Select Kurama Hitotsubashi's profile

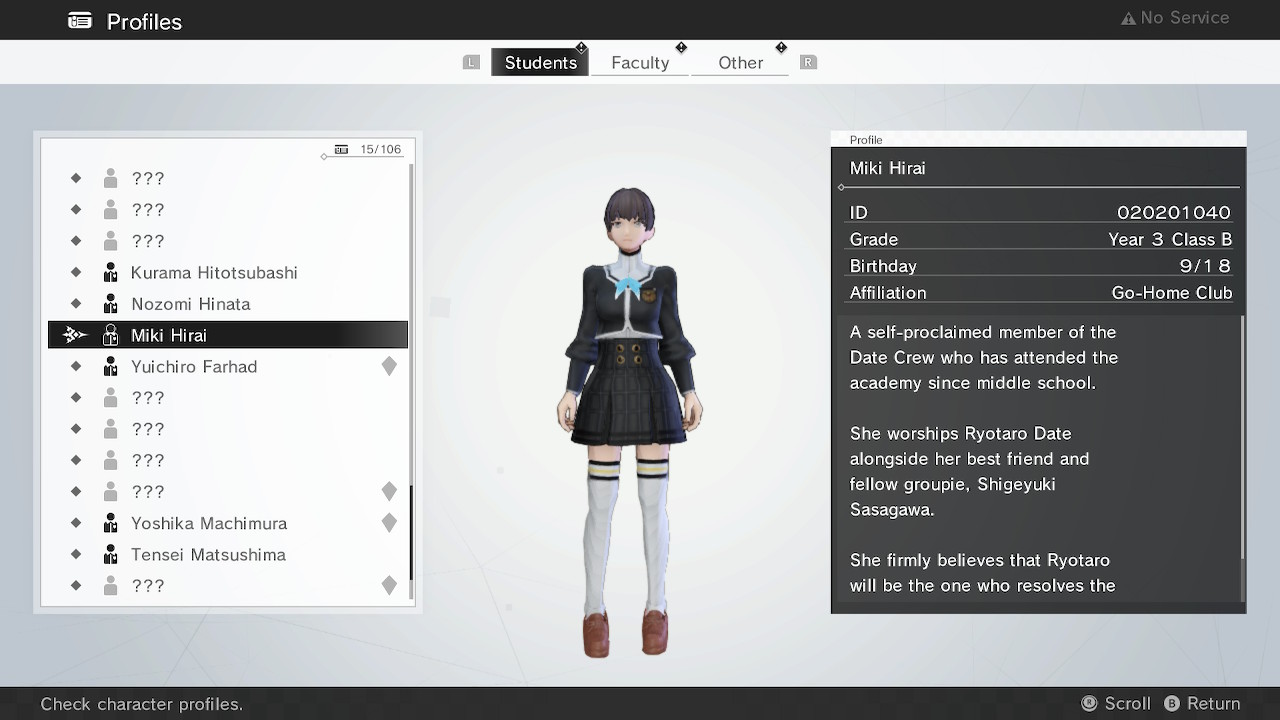tap(214, 273)
